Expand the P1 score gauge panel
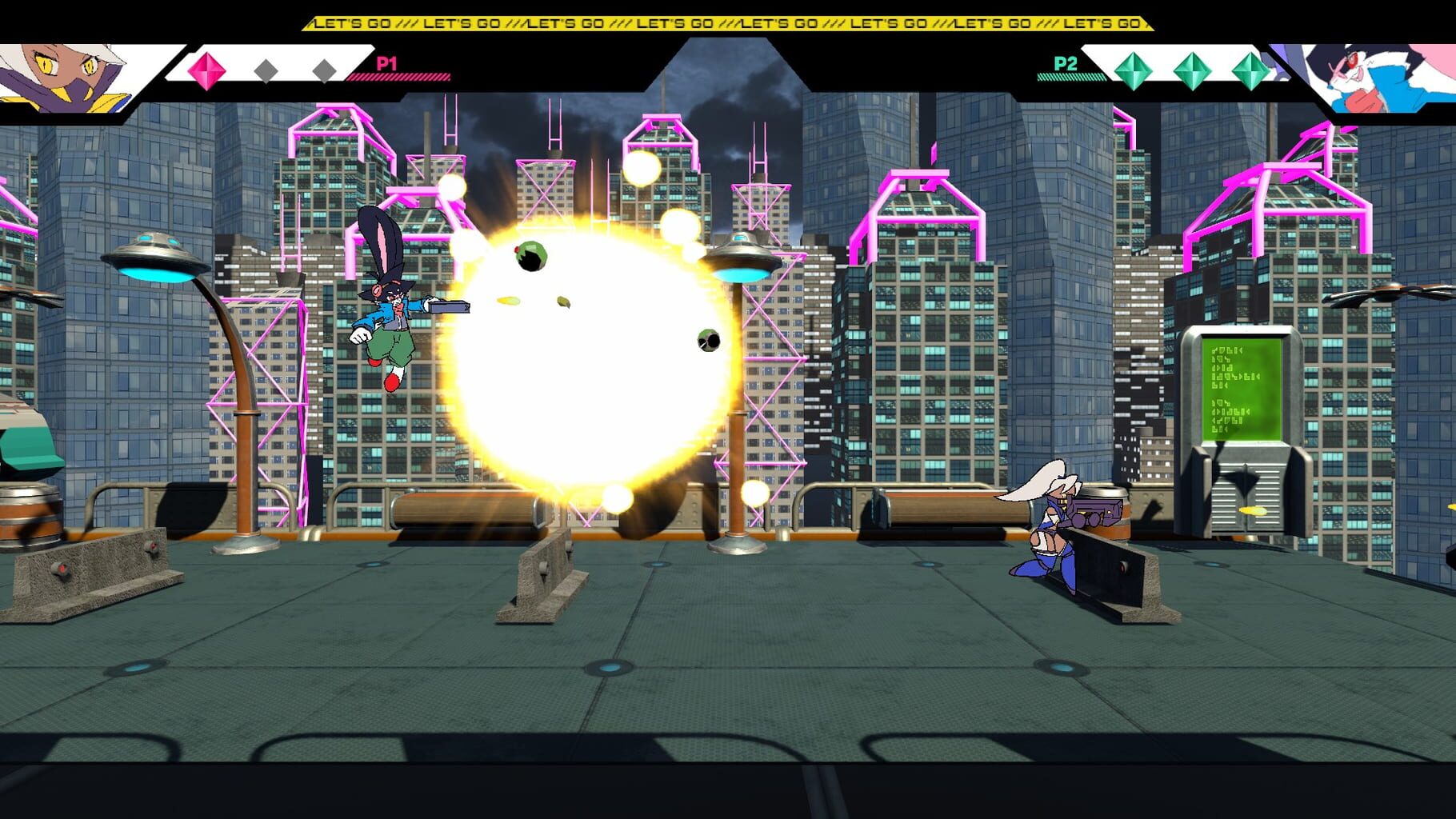 pos(264,70)
